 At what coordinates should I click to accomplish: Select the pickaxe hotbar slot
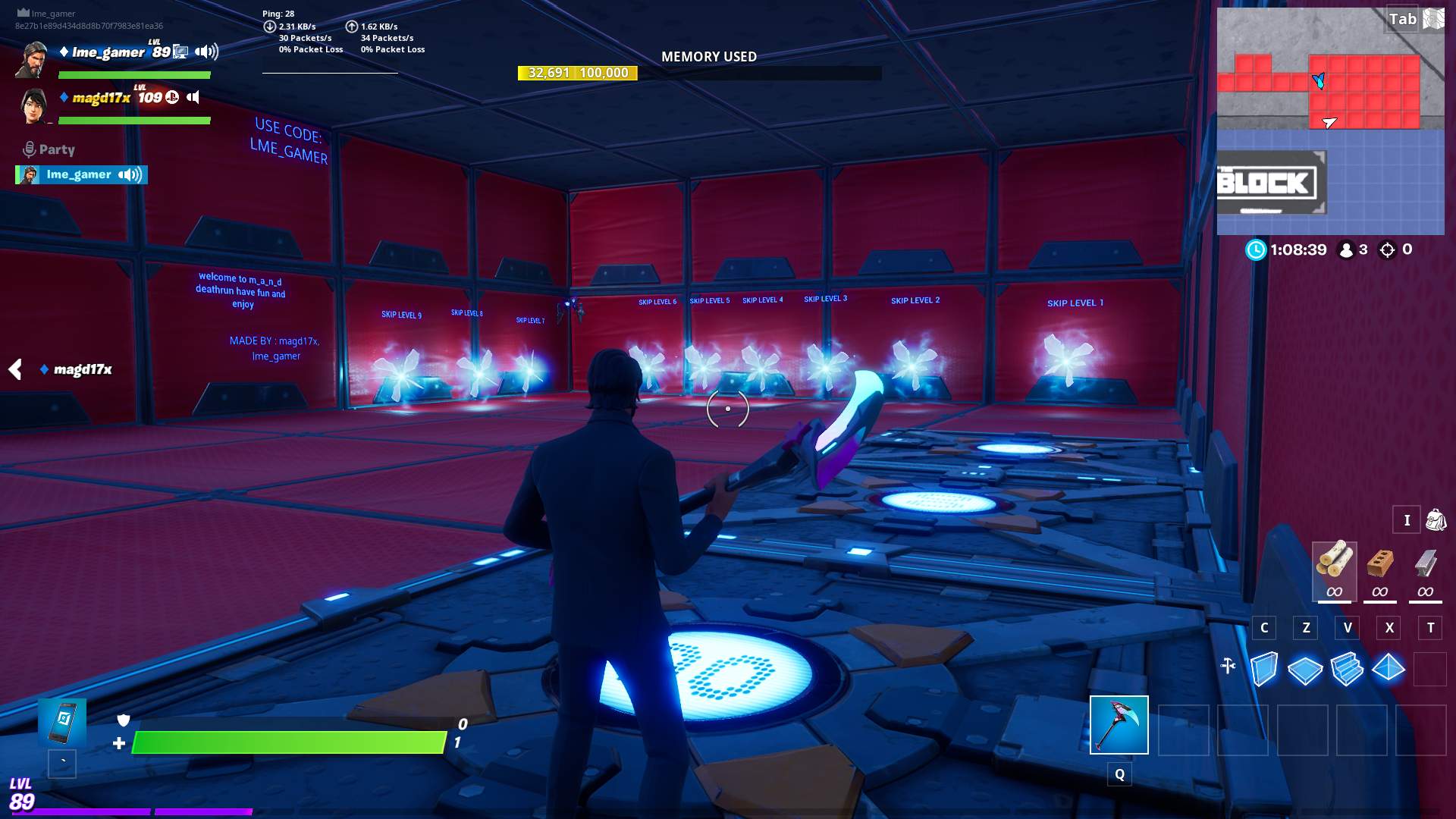point(1119,725)
